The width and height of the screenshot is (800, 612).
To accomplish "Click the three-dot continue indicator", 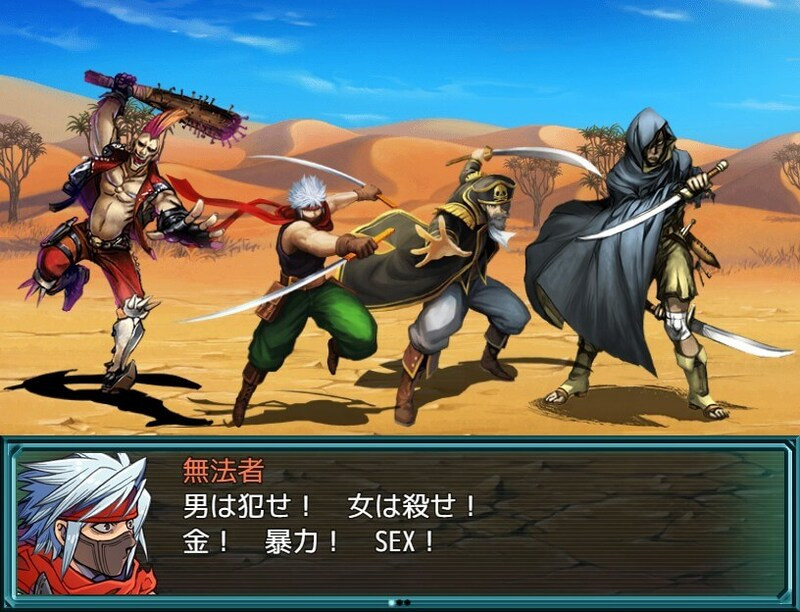I will click(400, 602).
